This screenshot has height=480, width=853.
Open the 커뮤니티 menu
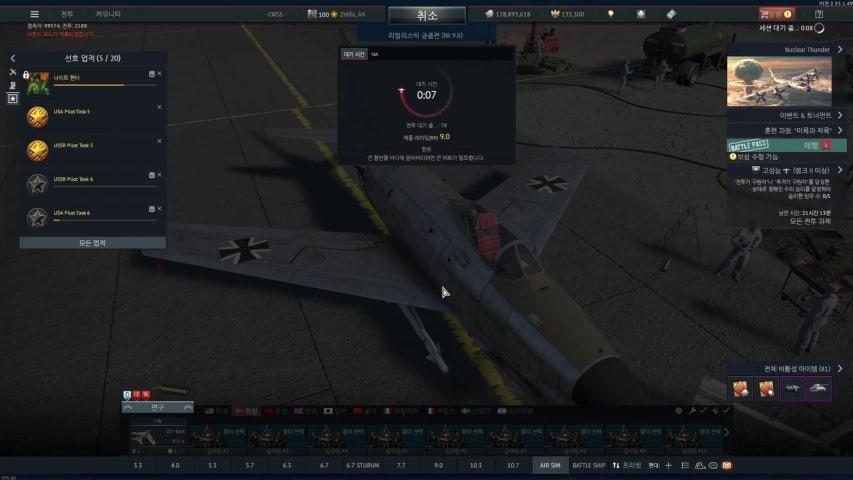pos(108,14)
